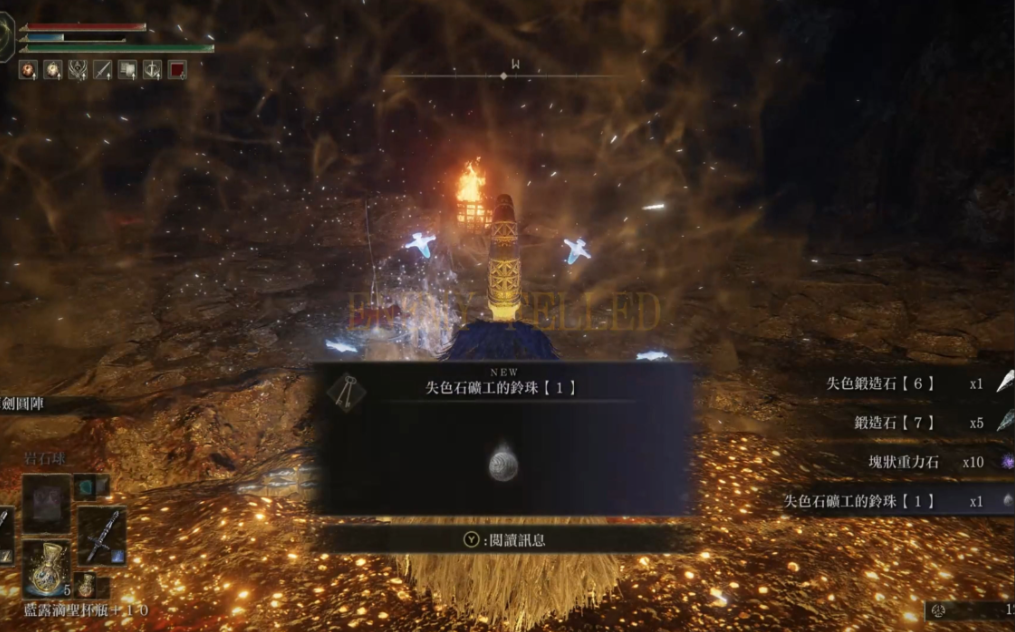Select the 失色石礦工的鈴珠【1】 loot row

pos(859,501)
